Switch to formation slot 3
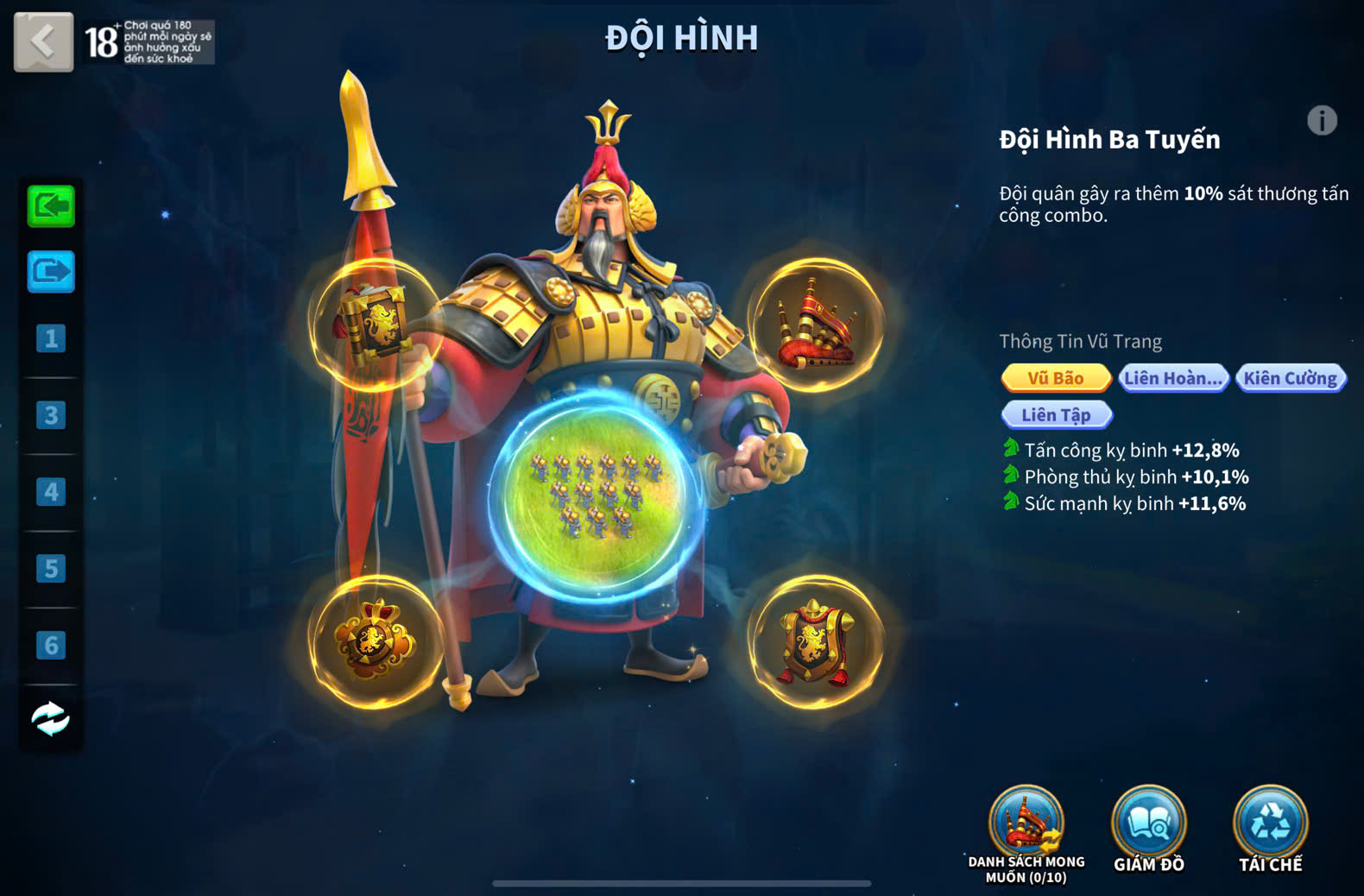The image size is (1364, 896). 51,415
